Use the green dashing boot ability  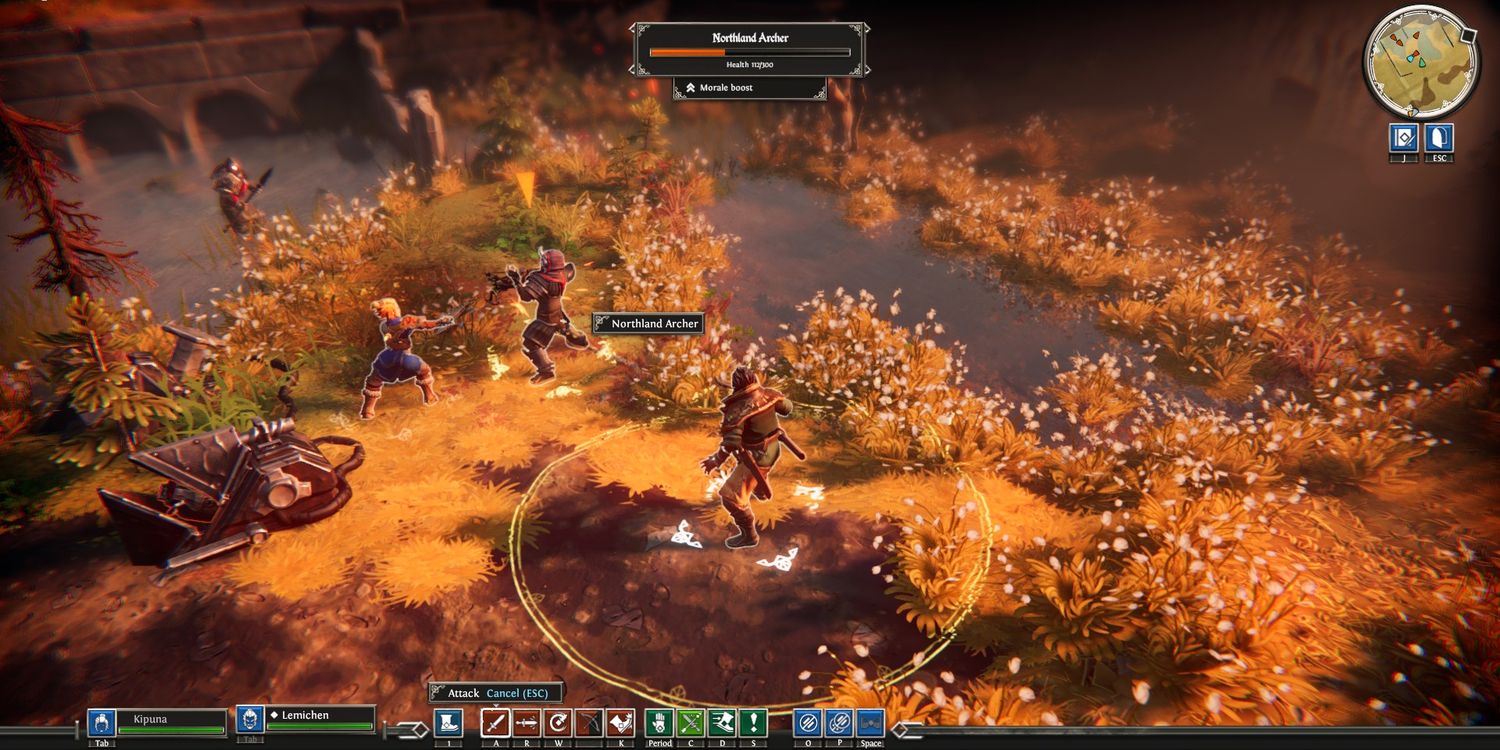[x=721, y=723]
